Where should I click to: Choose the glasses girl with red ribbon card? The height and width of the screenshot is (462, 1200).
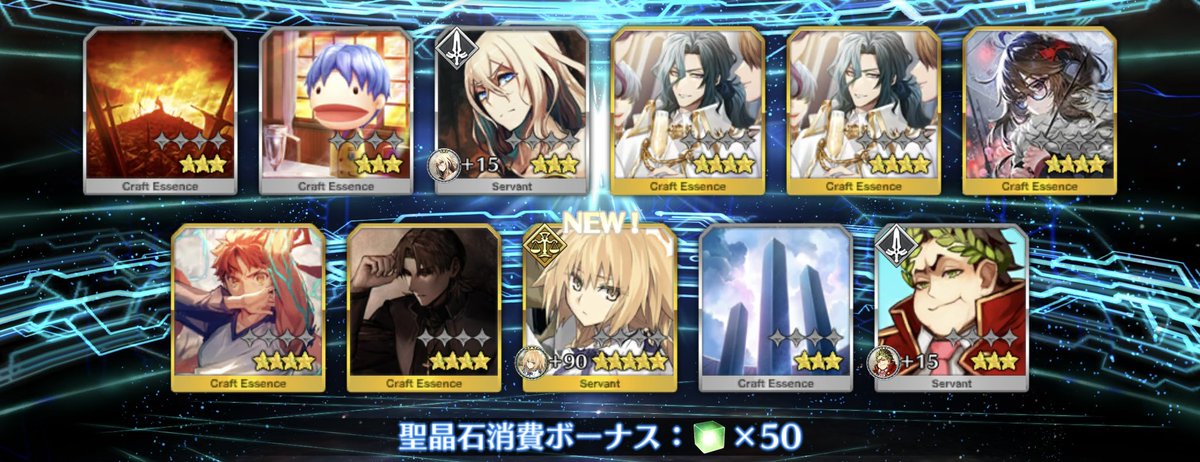click(1040, 110)
